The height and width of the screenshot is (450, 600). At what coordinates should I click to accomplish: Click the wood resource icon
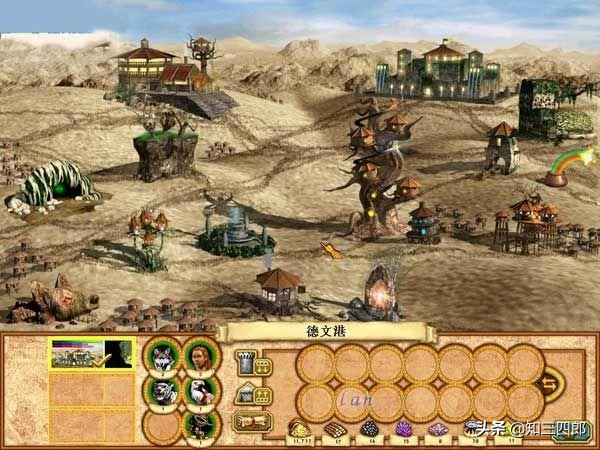click(338, 428)
